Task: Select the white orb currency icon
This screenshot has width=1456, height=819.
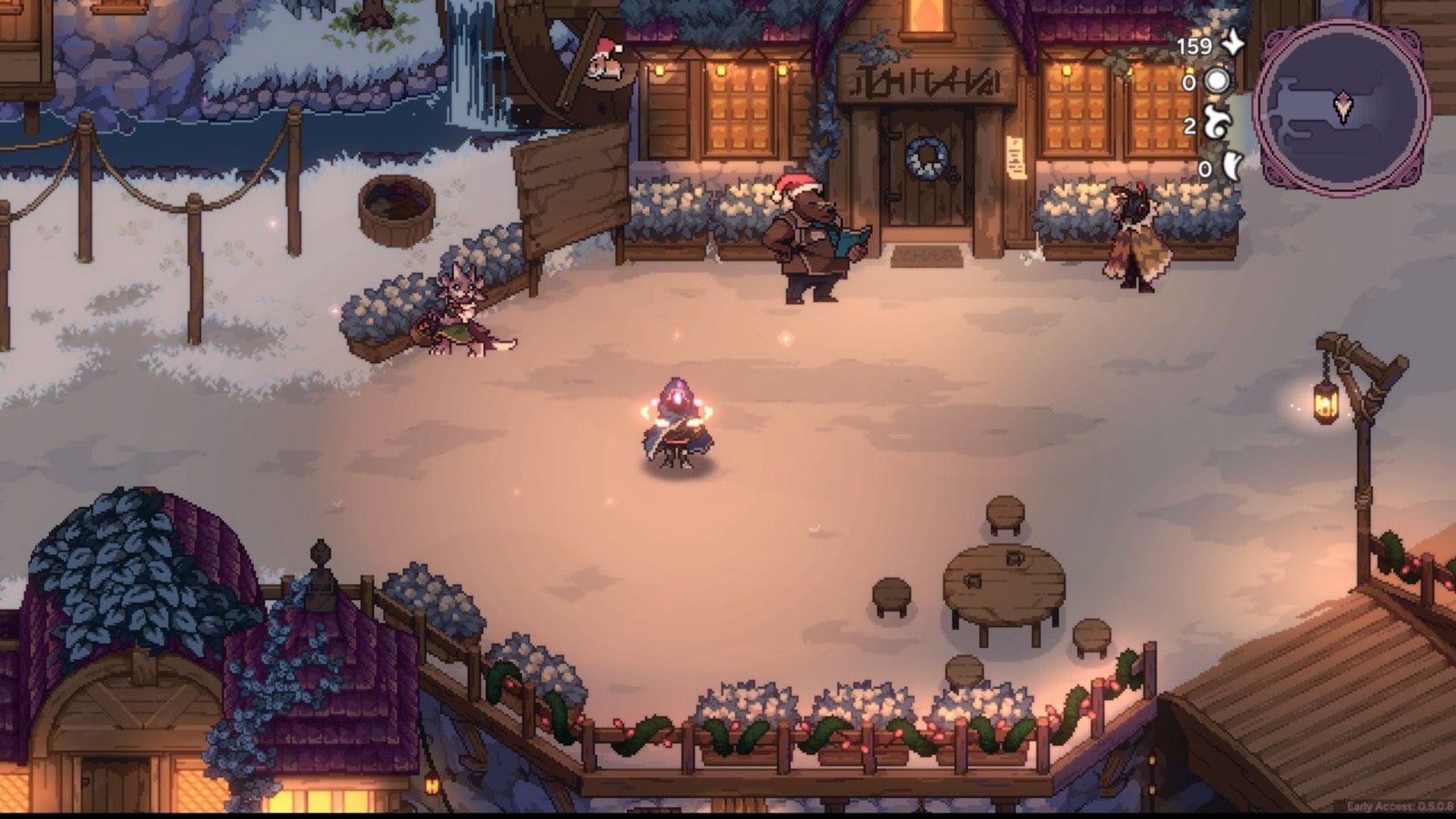Action: click(1218, 82)
